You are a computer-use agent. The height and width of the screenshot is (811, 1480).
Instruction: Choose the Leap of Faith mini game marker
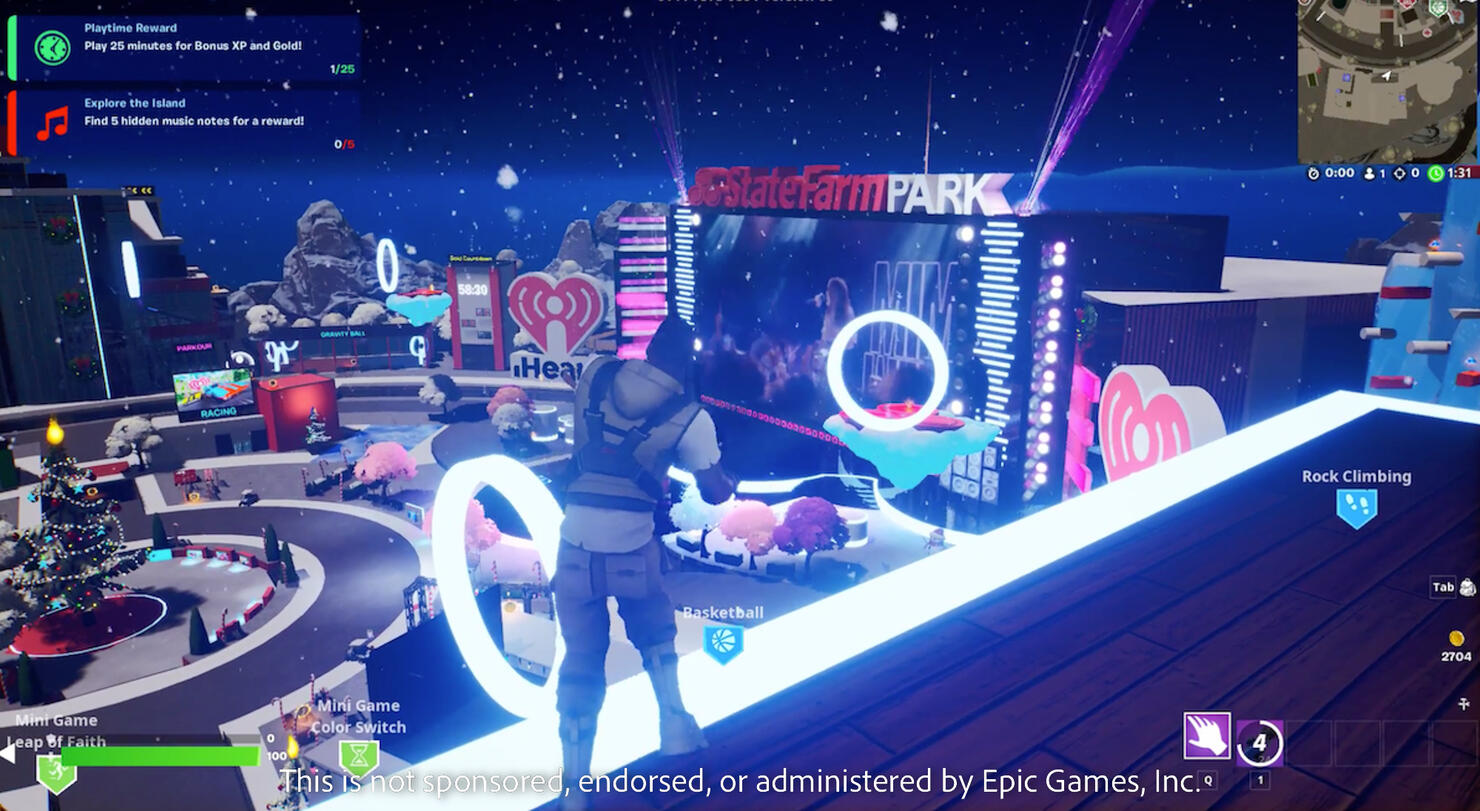(x=56, y=770)
